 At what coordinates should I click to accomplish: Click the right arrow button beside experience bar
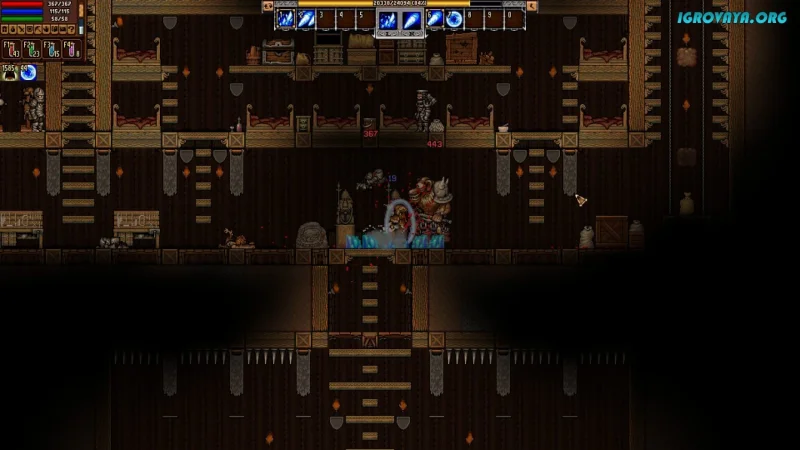point(531,5)
